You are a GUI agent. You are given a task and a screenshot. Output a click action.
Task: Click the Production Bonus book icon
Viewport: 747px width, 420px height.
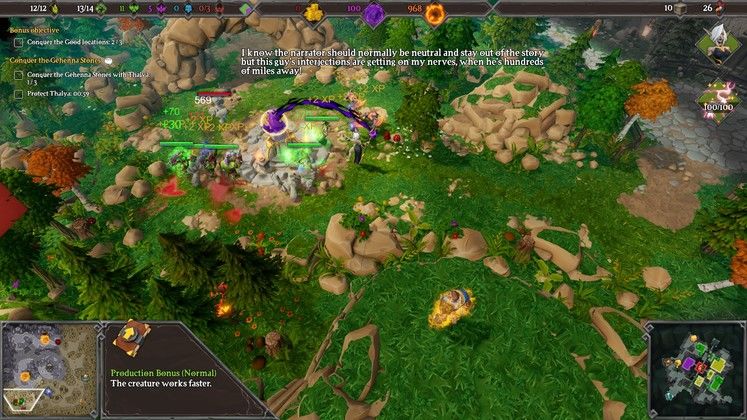[x=129, y=340]
